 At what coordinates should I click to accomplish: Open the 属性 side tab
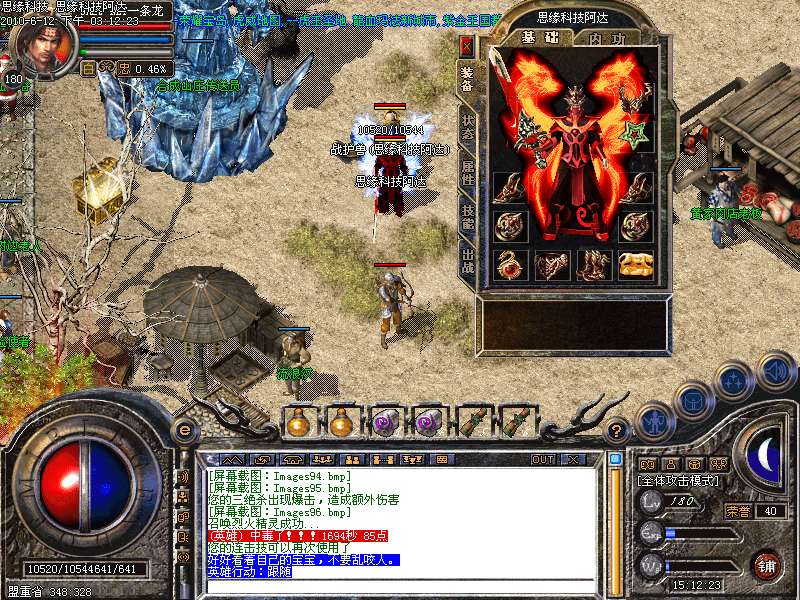click(x=467, y=172)
